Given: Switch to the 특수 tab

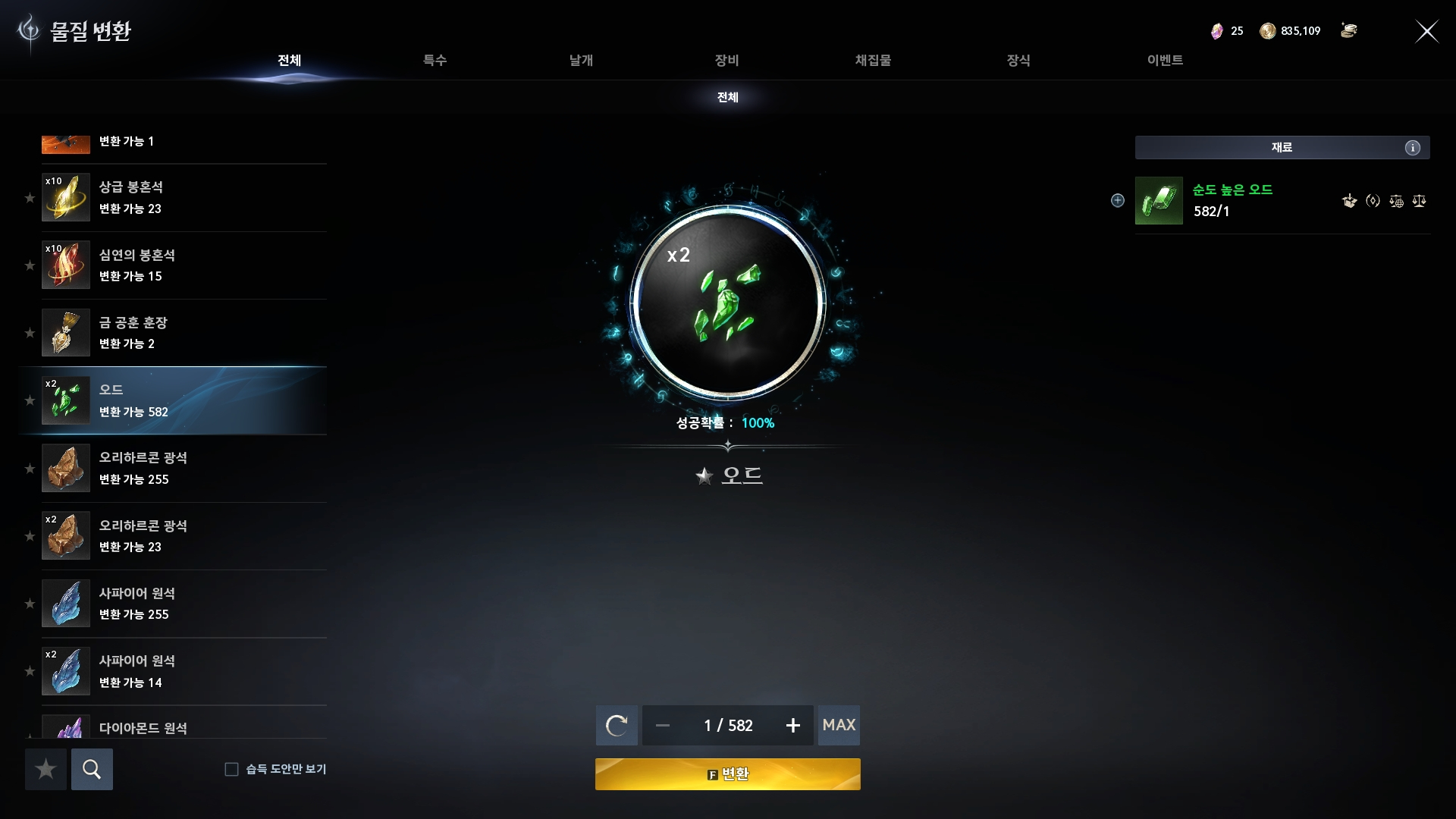Looking at the screenshot, I should pos(435,60).
